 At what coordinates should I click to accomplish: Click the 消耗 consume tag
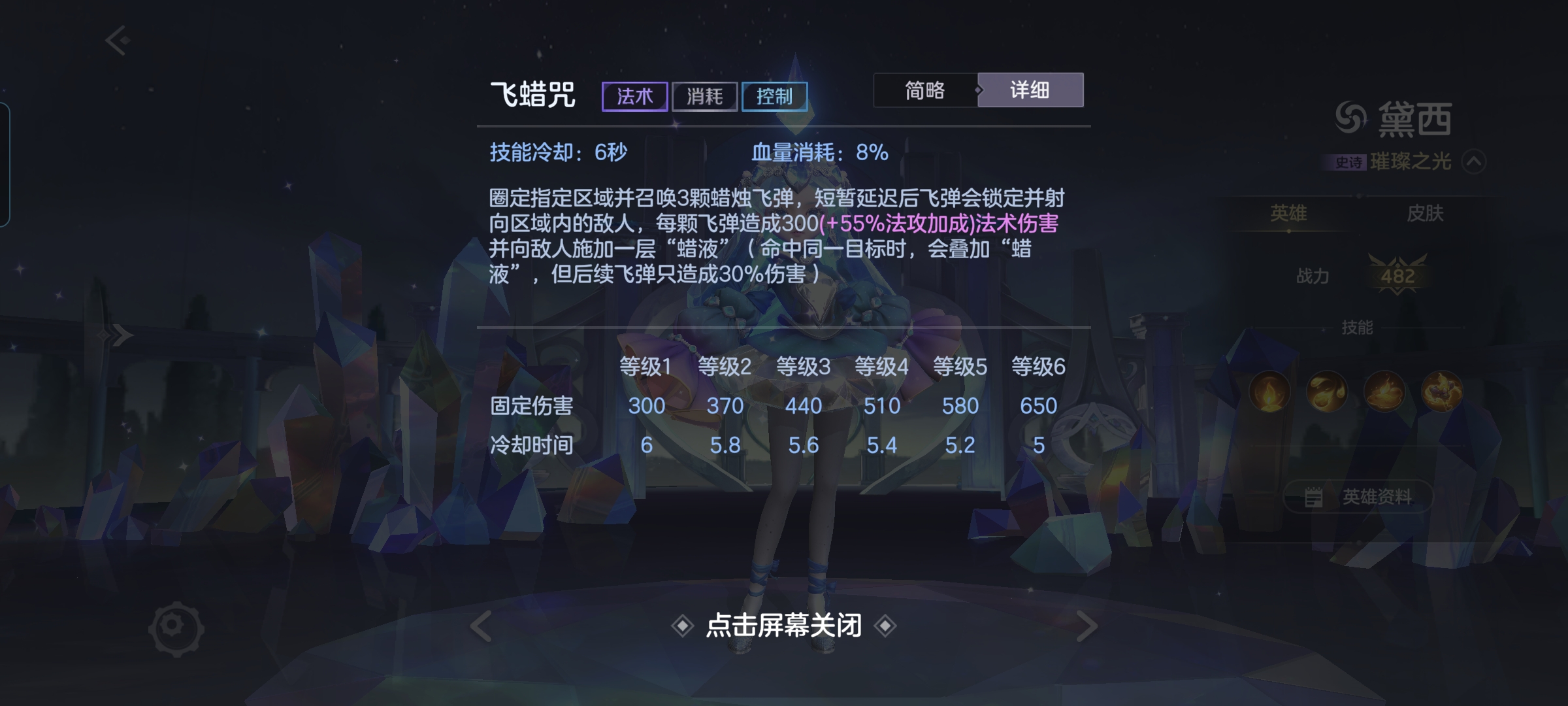point(704,95)
